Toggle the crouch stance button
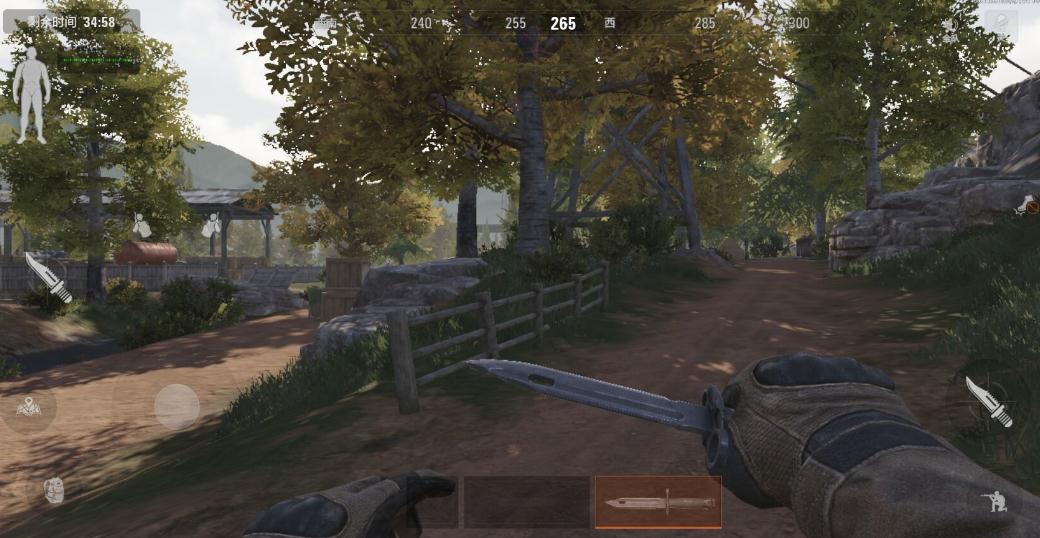The width and height of the screenshot is (1040, 538). coord(996,502)
